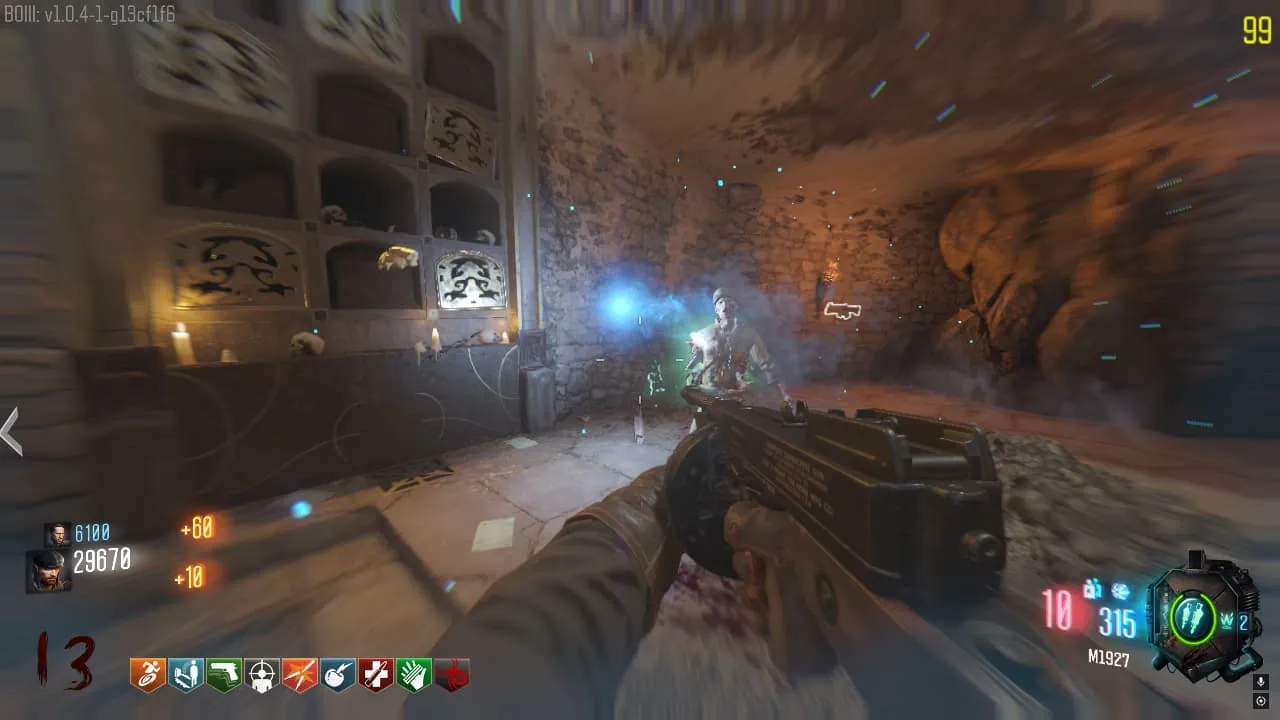
Task: Click the Stamin-Up running perk icon
Action: 147,675
